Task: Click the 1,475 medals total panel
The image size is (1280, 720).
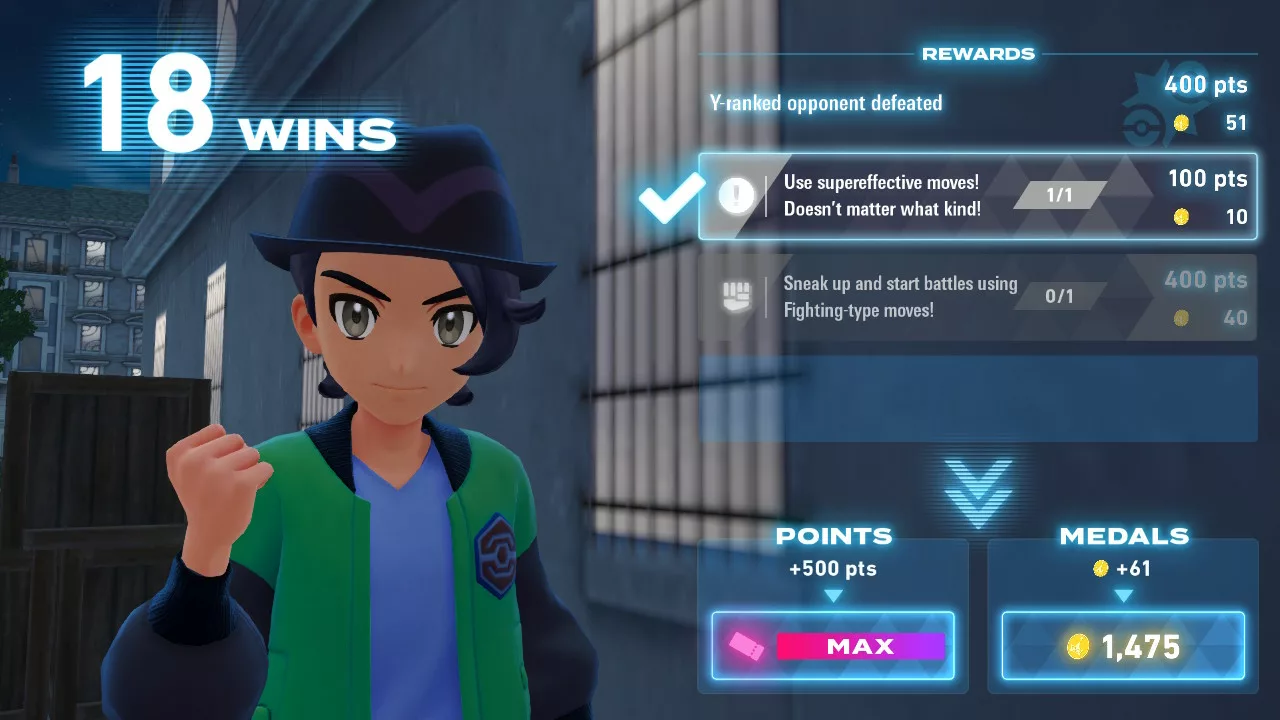Action: [1123, 646]
